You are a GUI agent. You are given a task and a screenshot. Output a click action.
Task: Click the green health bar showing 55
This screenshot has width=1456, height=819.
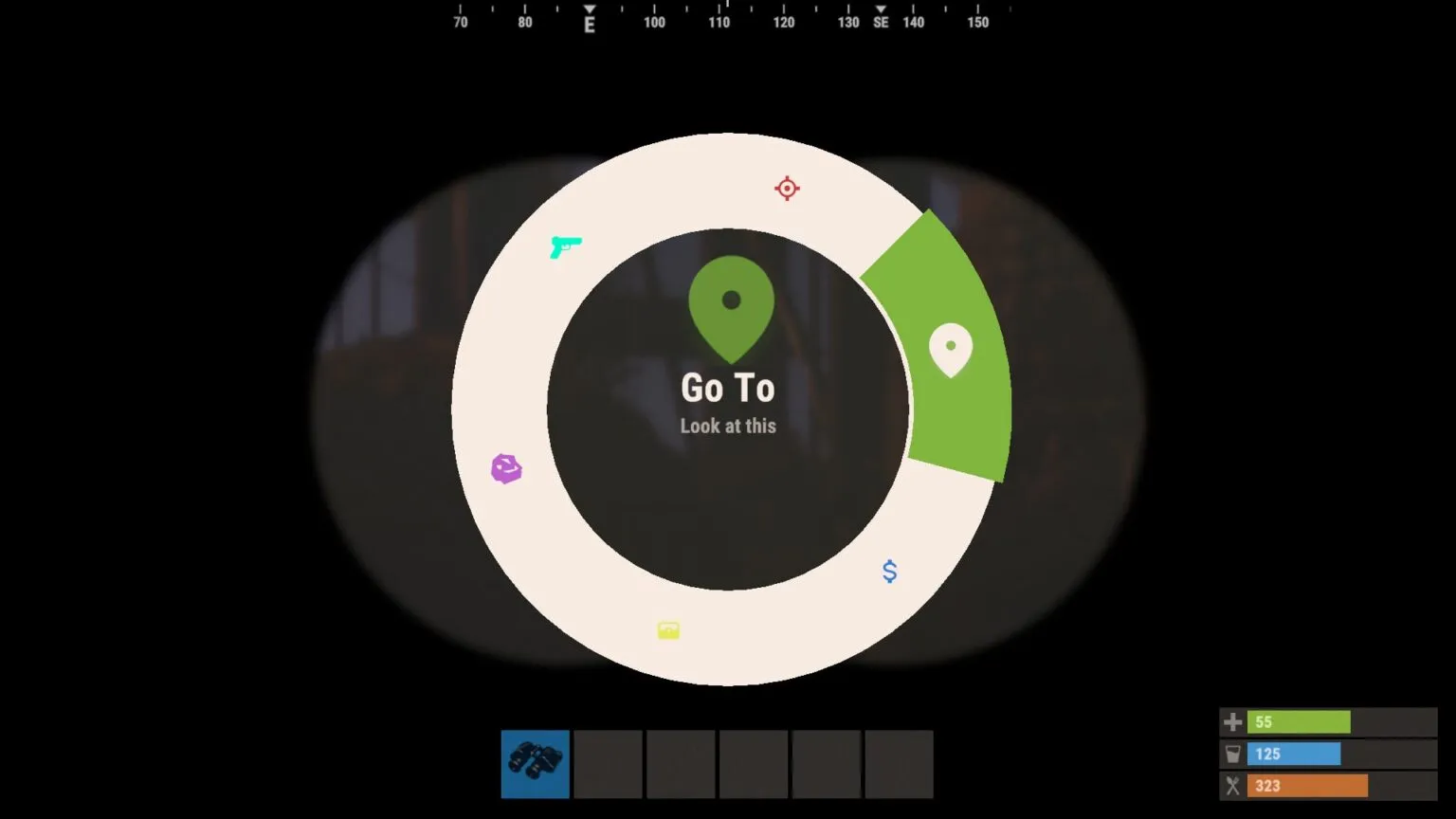coord(1300,721)
